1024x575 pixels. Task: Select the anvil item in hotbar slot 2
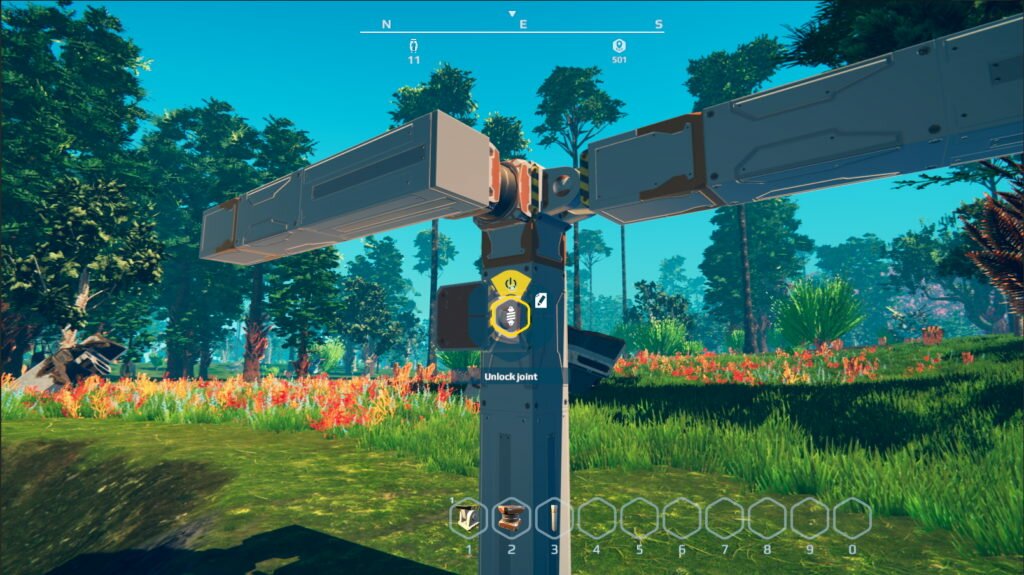(511, 518)
